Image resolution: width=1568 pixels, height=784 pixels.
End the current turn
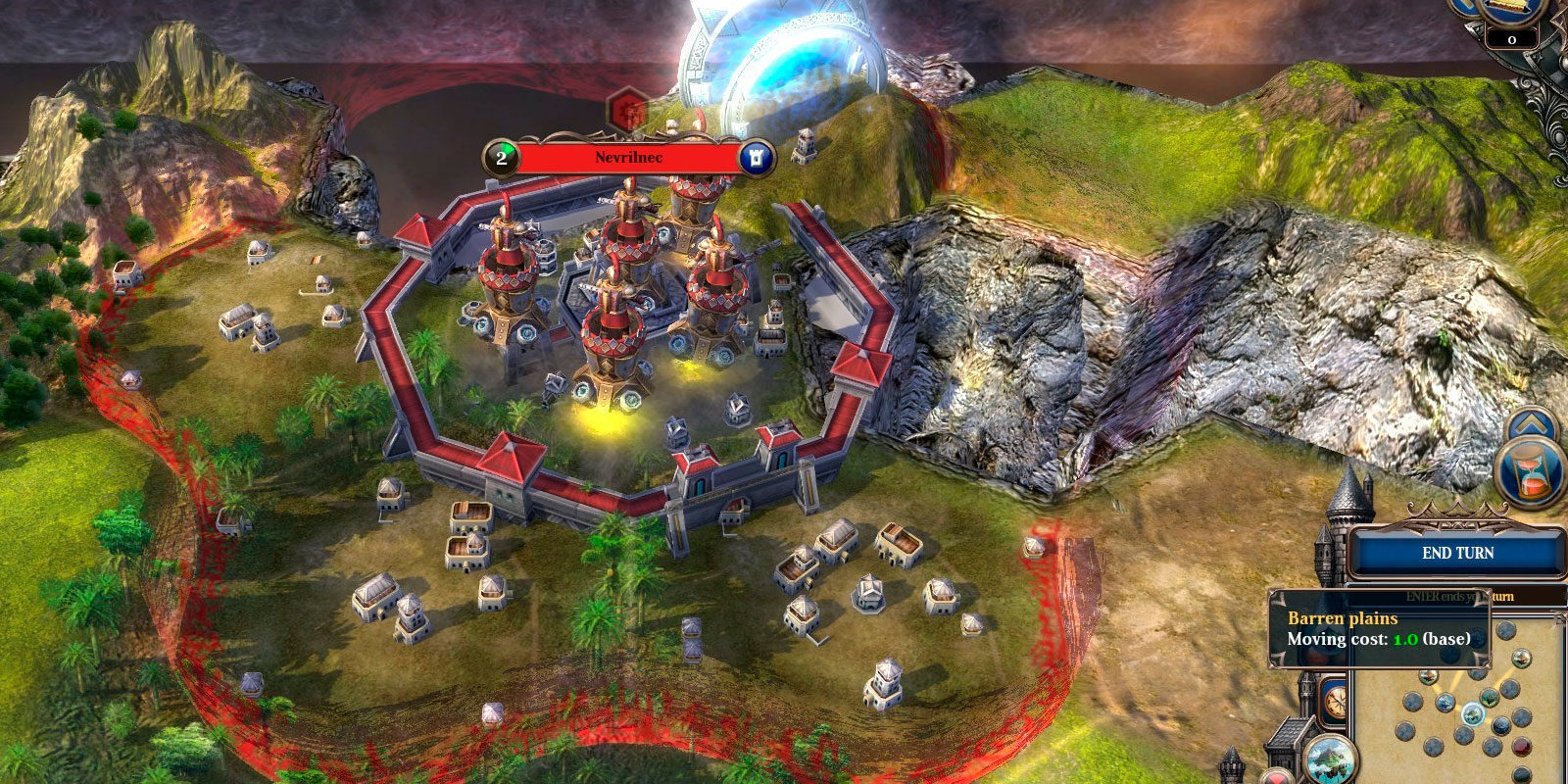[1456, 554]
